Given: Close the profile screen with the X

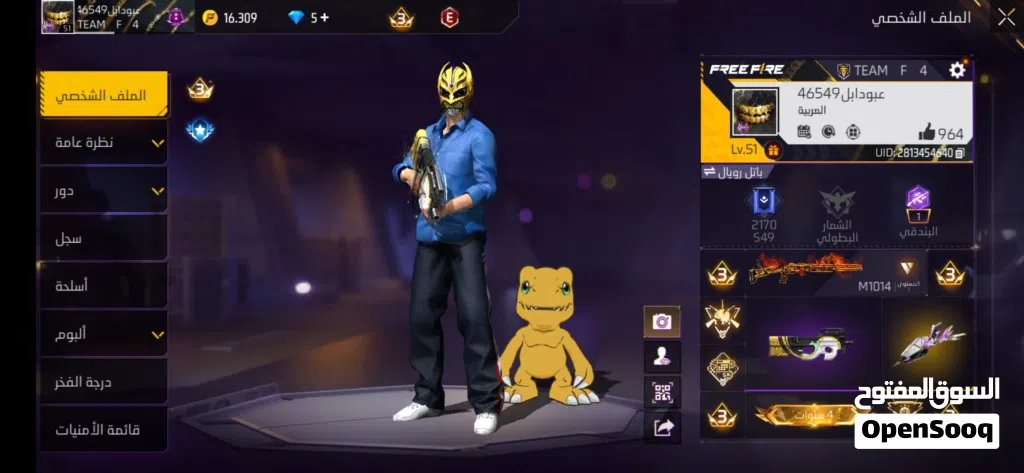Looking at the screenshot, I should [1005, 16].
